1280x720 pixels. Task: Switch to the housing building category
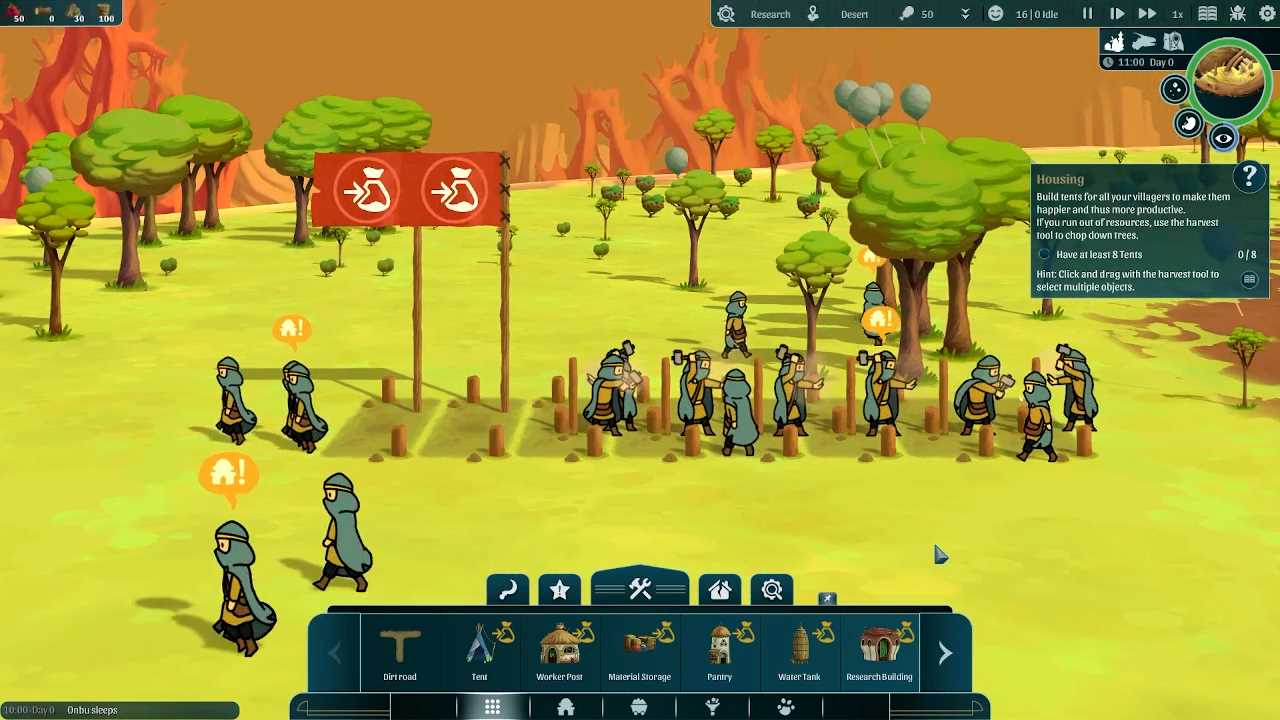[x=566, y=708]
